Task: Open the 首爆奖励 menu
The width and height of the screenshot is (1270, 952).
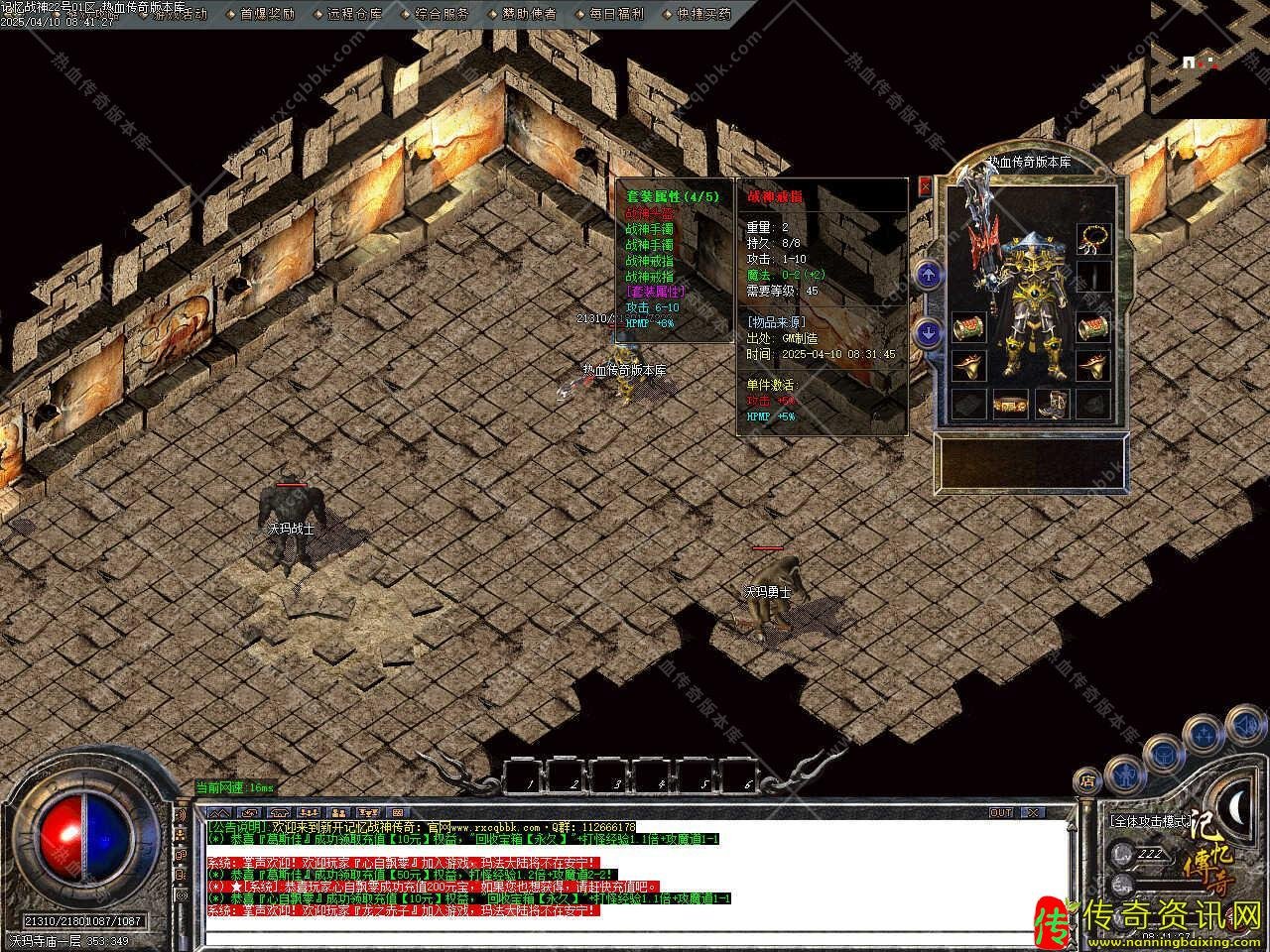Action: click(267, 14)
